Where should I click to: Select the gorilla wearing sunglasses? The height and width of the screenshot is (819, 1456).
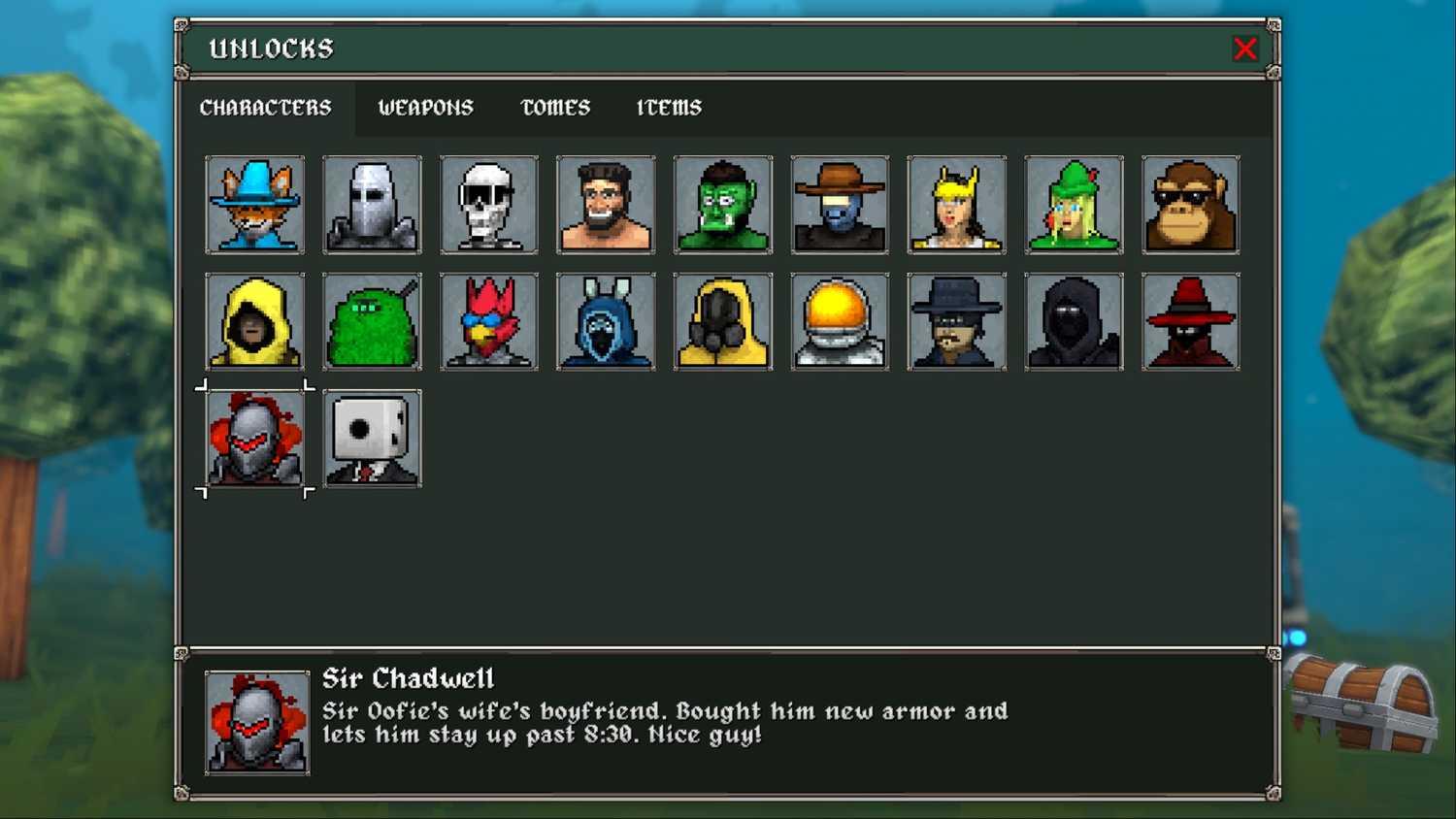coord(1191,205)
